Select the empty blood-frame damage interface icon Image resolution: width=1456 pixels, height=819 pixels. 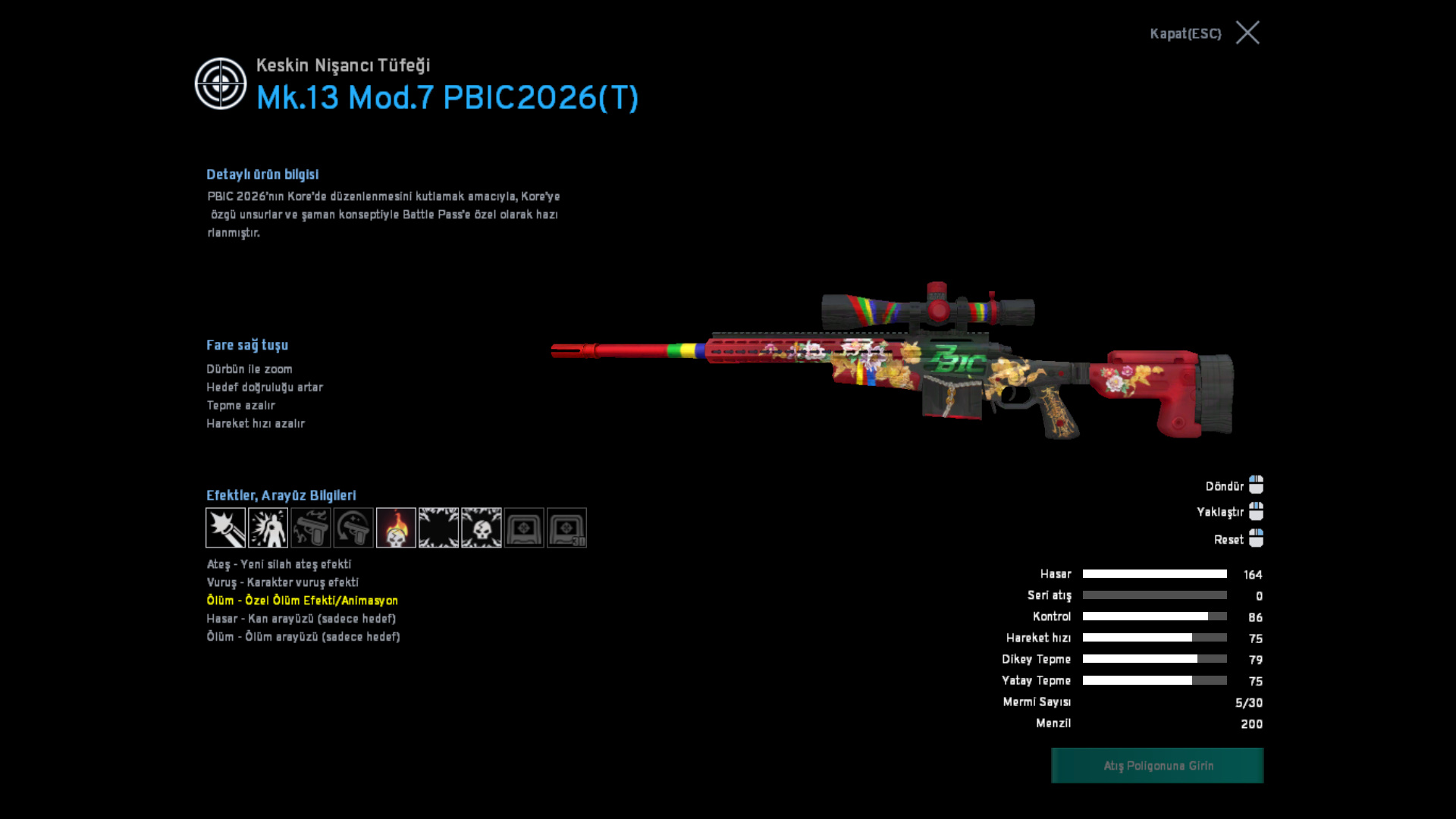438,528
